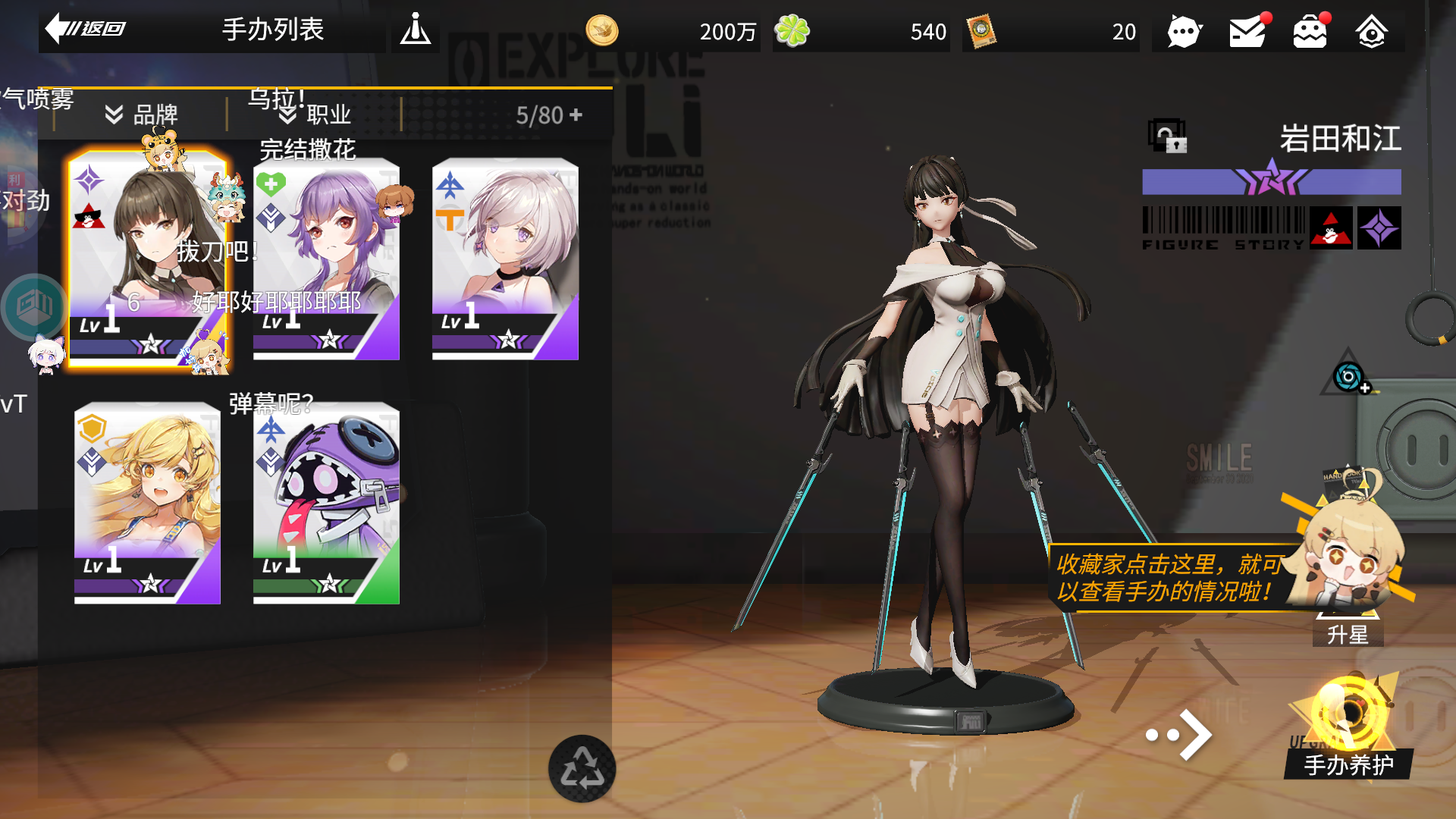Click the star rating bar under 岩田和江

click(x=1271, y=182)
